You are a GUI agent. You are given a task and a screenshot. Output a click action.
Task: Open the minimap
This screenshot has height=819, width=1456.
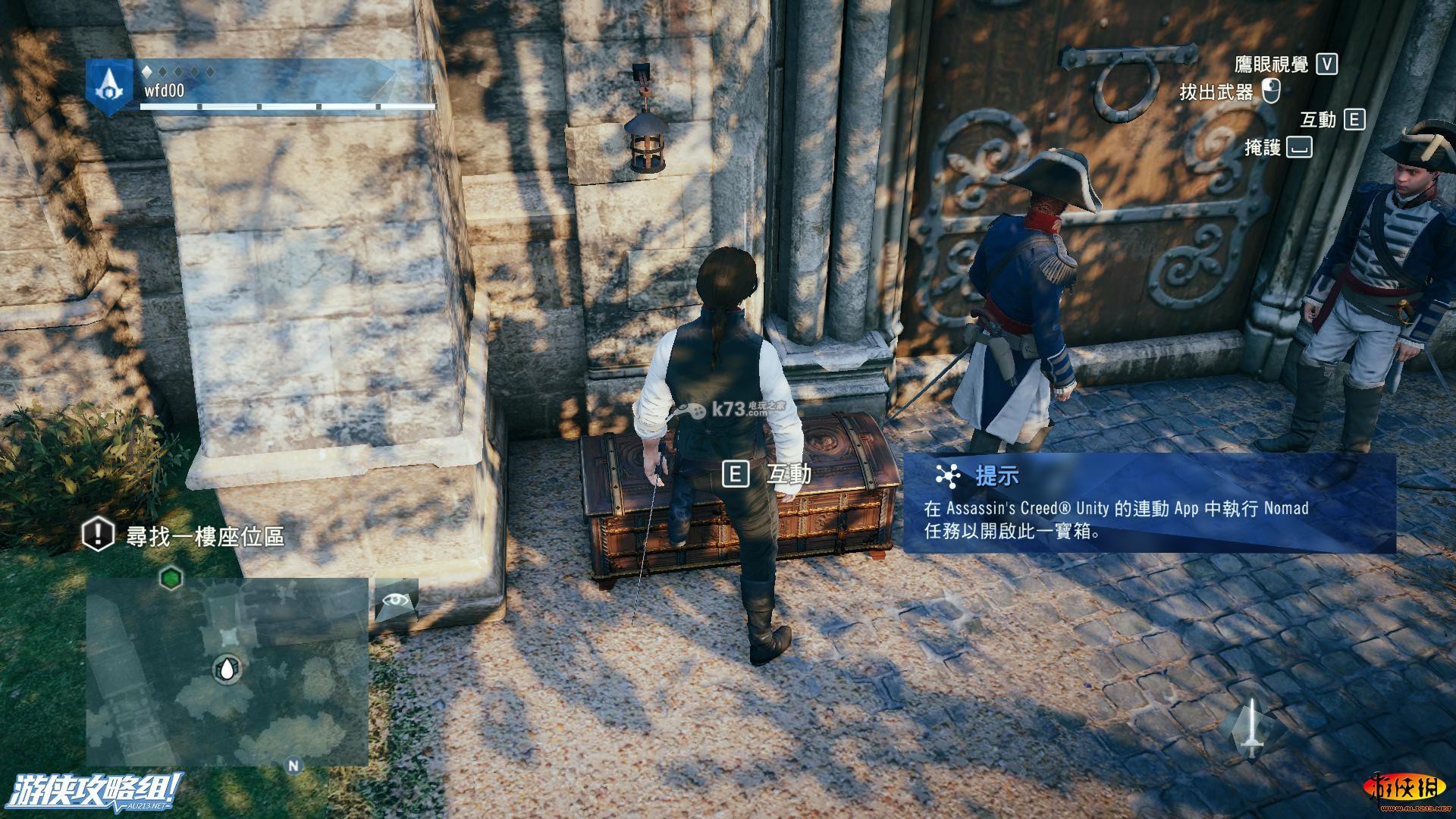coord(227,672)
